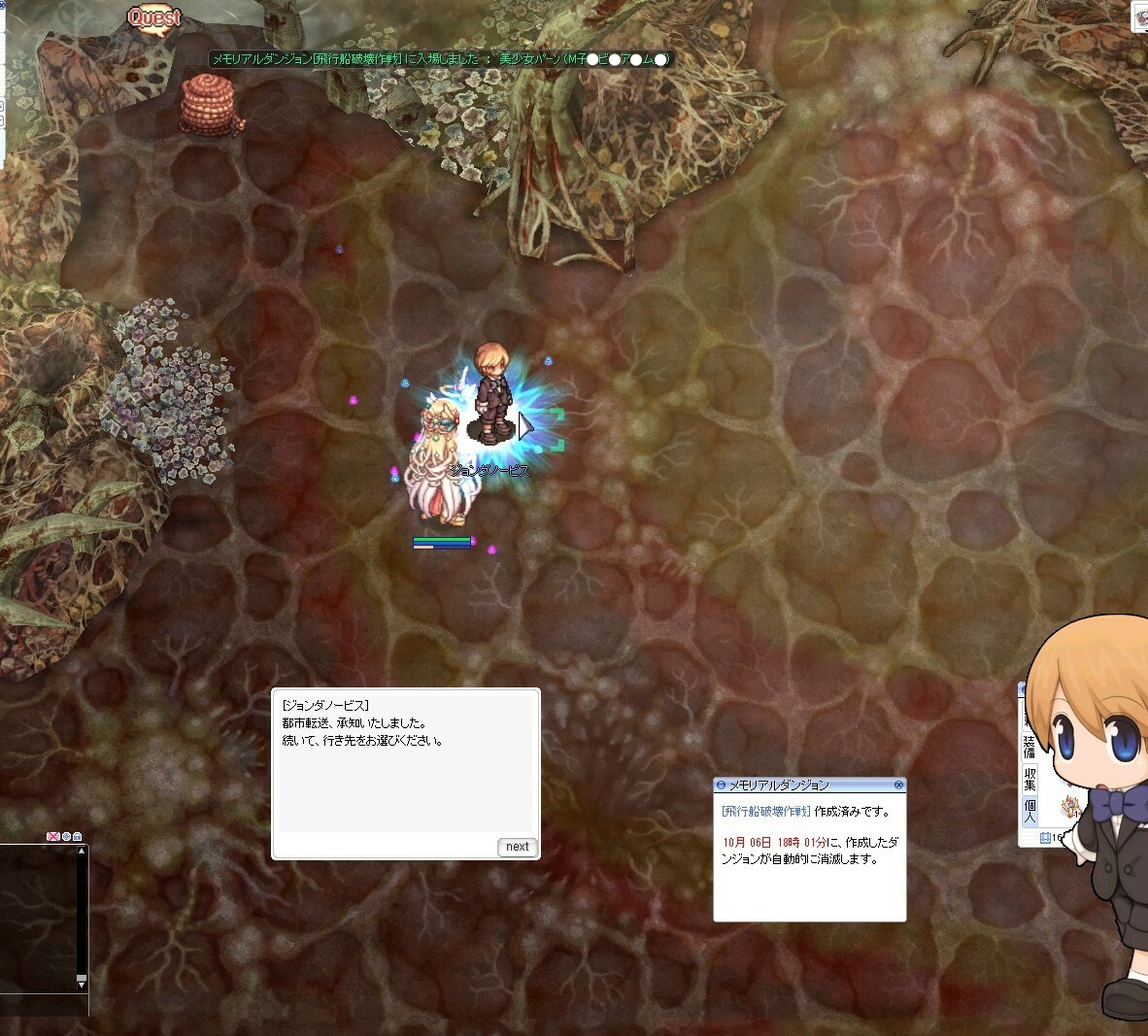The image size is (1148, 1036).
Task: Close the メモリアルダンジョン window
Action: pos(898,785)
